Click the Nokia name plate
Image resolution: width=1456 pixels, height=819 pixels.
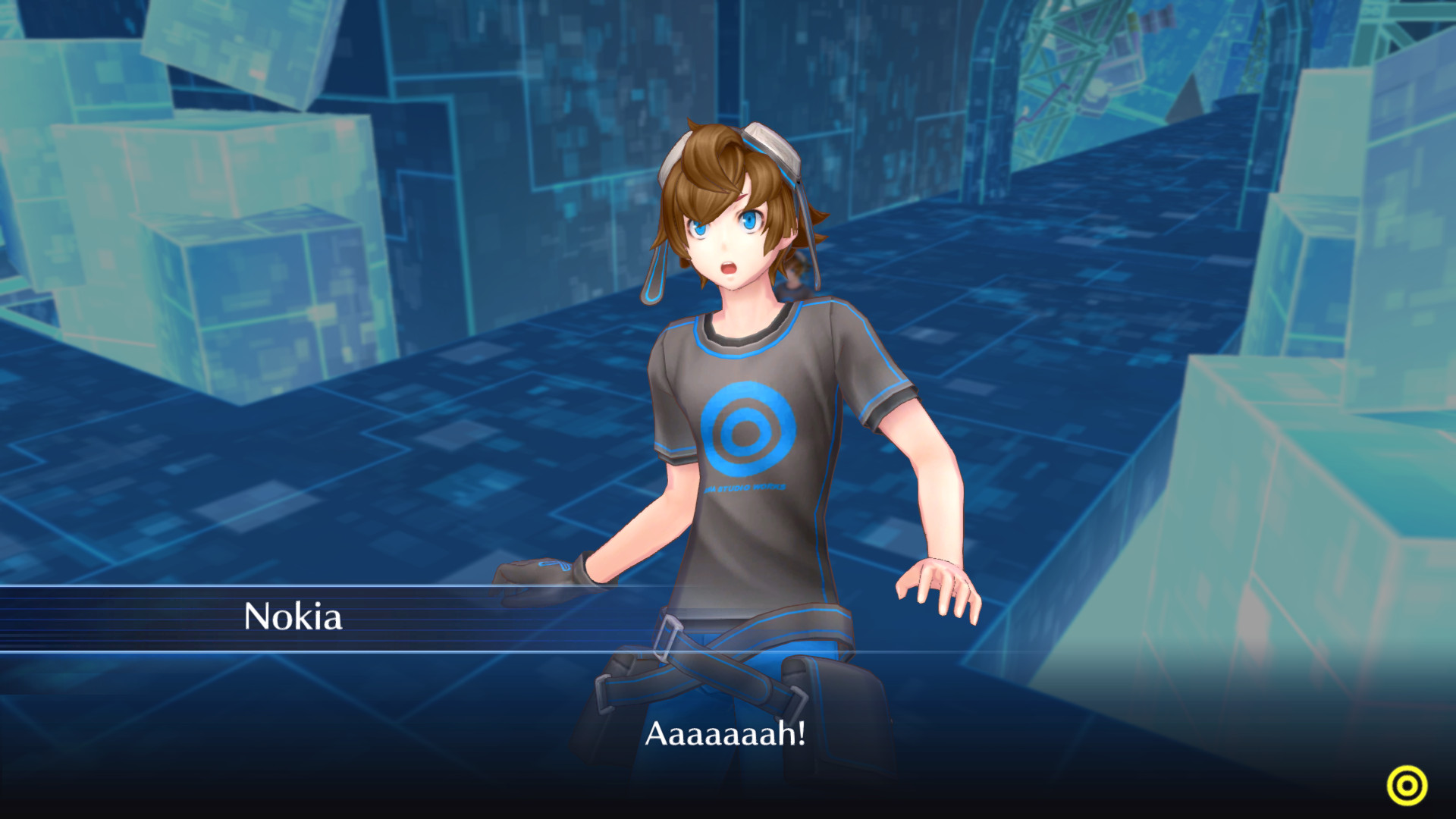pyautogui.click(x=292, y=620)
